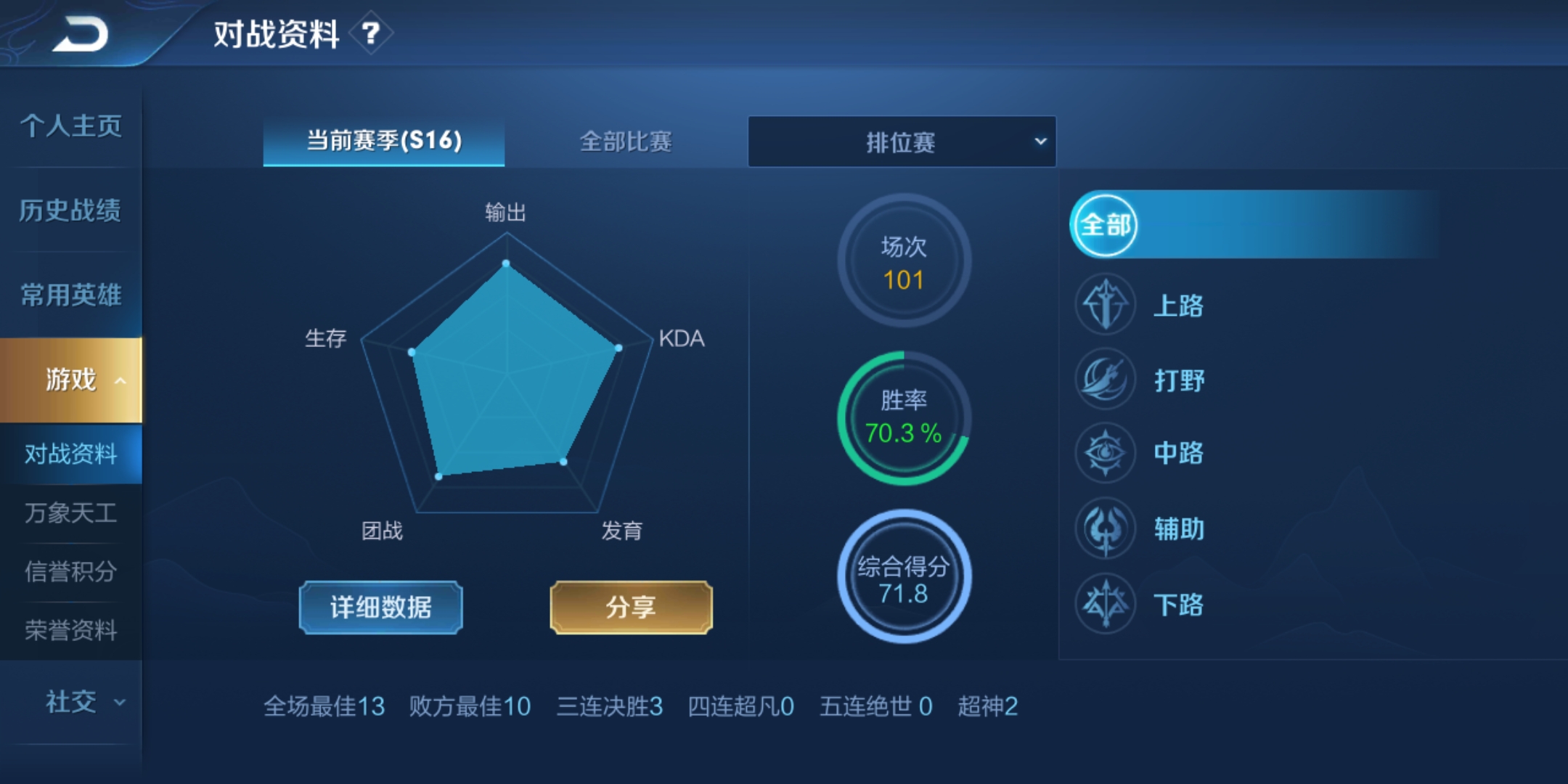The image size is (1568, 784).
Task: Select the 上路 lane icon
Action: coord(1104,305)
